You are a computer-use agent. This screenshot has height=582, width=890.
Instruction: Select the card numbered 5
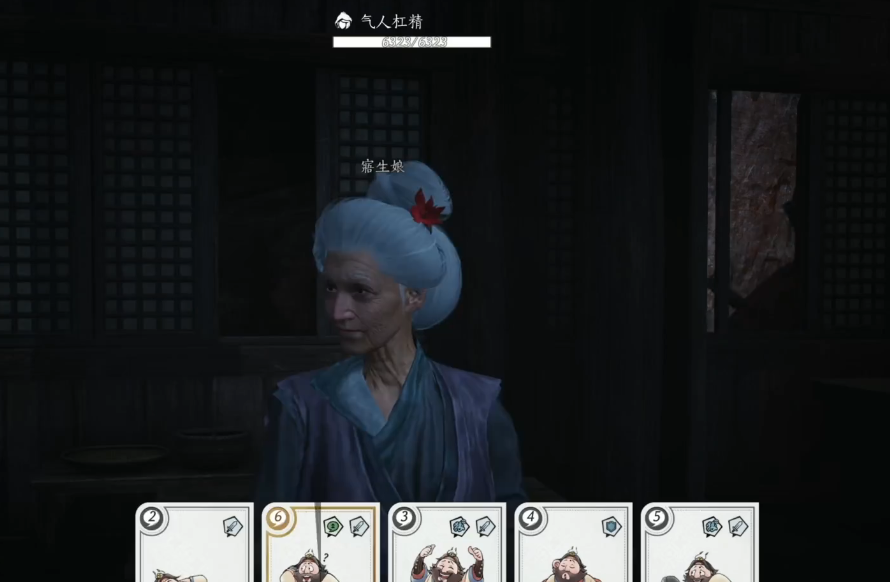[x=699, y=545]
